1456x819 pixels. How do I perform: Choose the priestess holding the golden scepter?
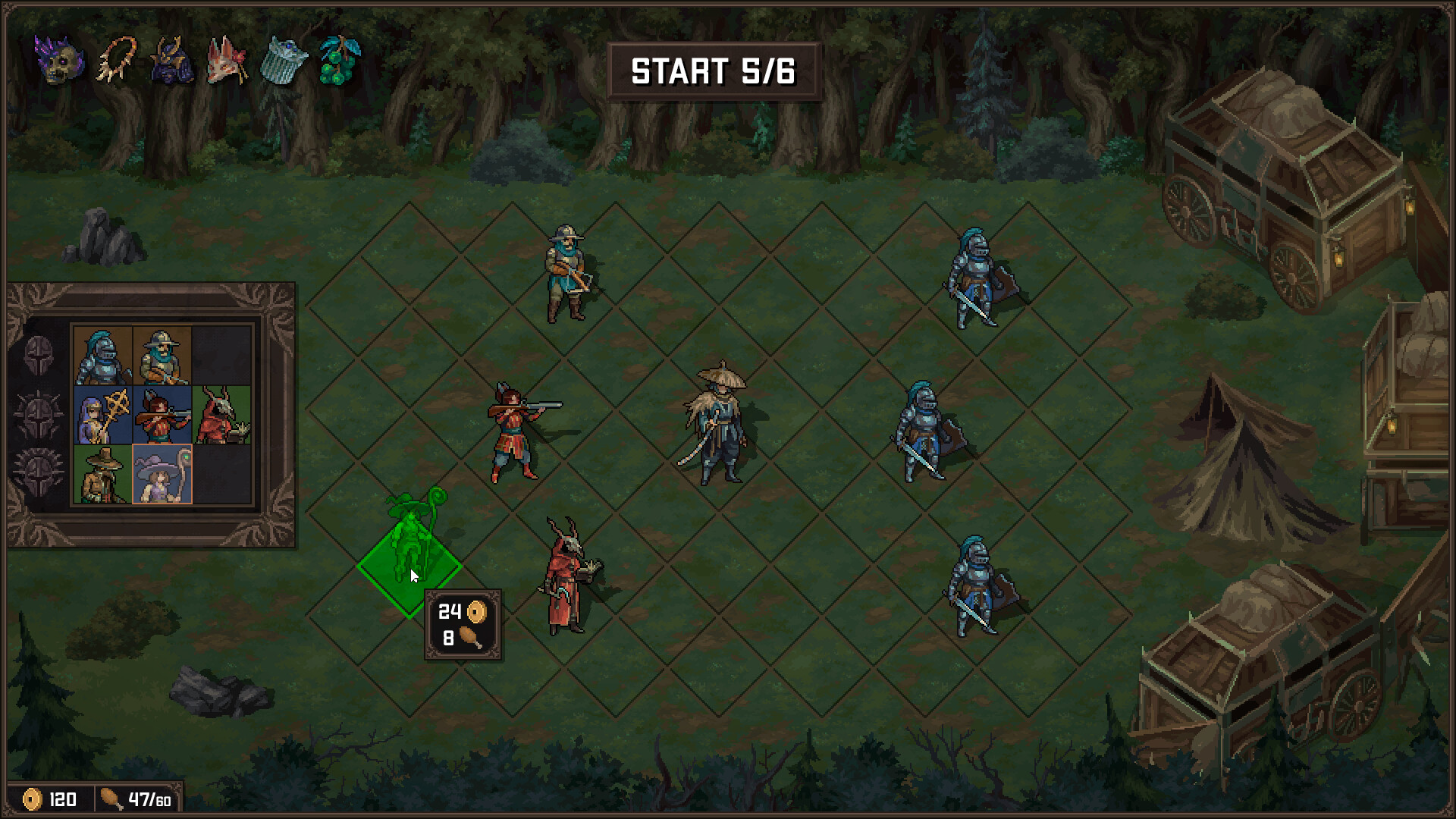tap(102, 414)
